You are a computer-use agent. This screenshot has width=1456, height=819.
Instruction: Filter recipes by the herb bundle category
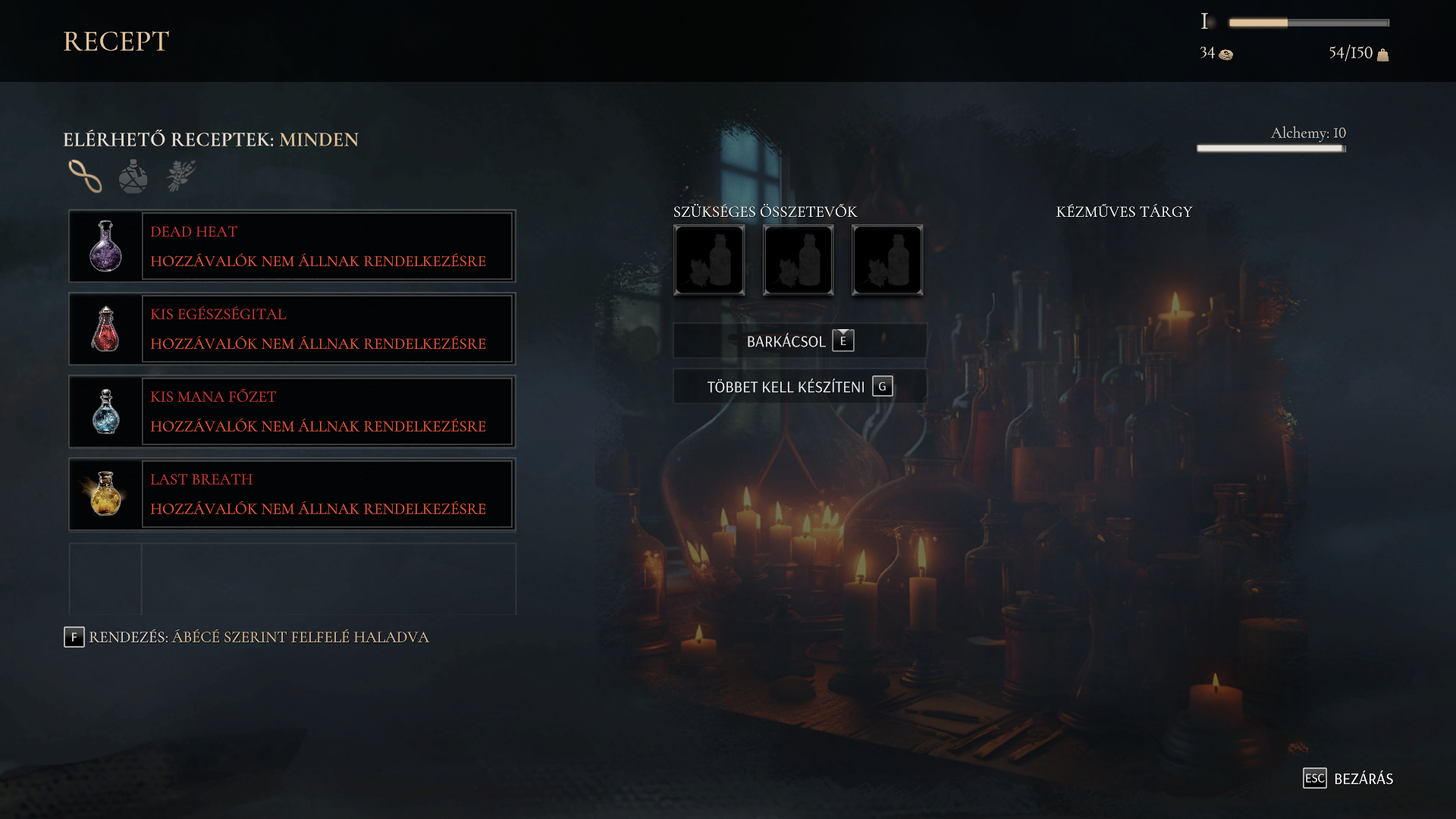[181, 176]
